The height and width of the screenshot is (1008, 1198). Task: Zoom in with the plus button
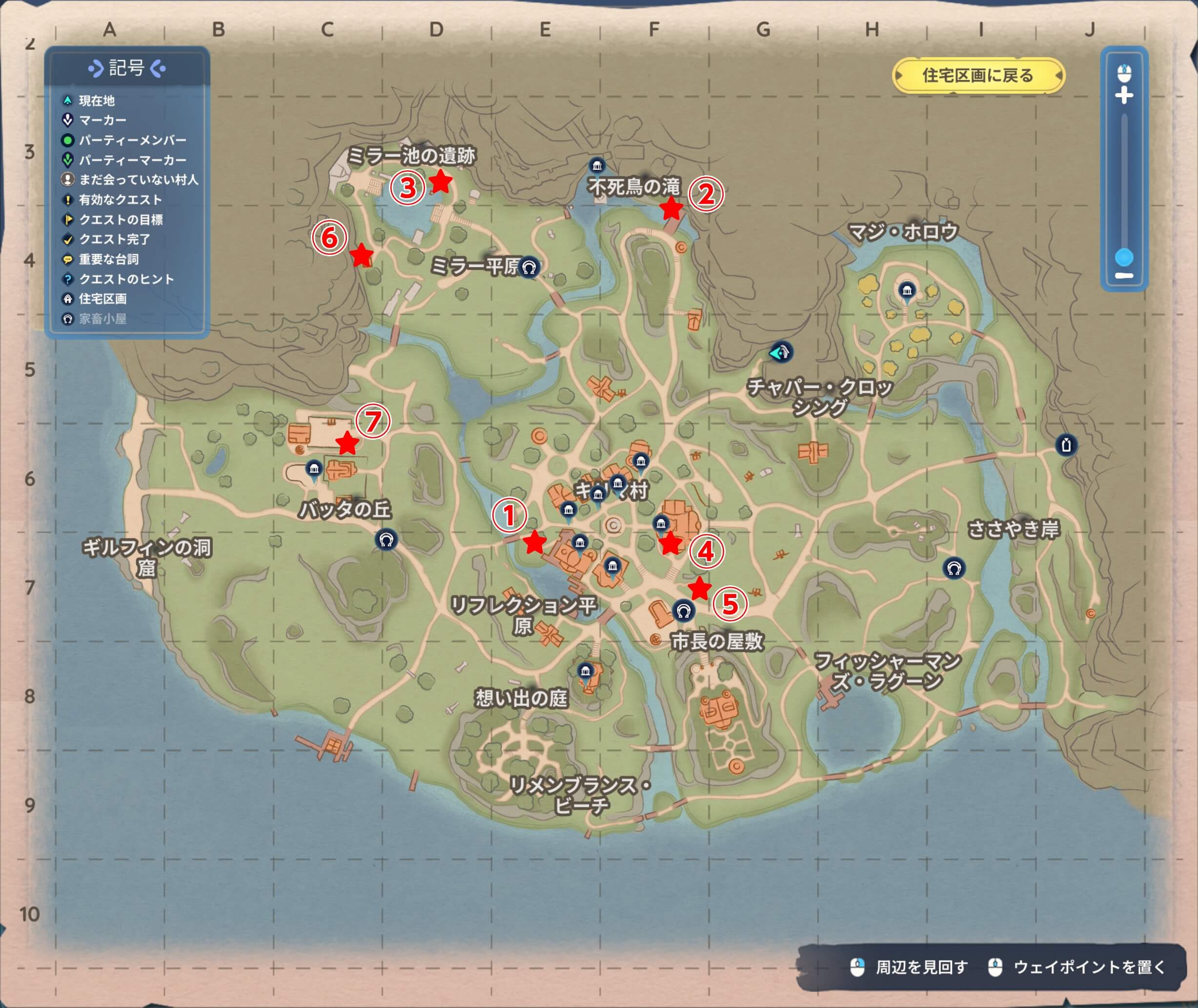tap(1124, 95)
